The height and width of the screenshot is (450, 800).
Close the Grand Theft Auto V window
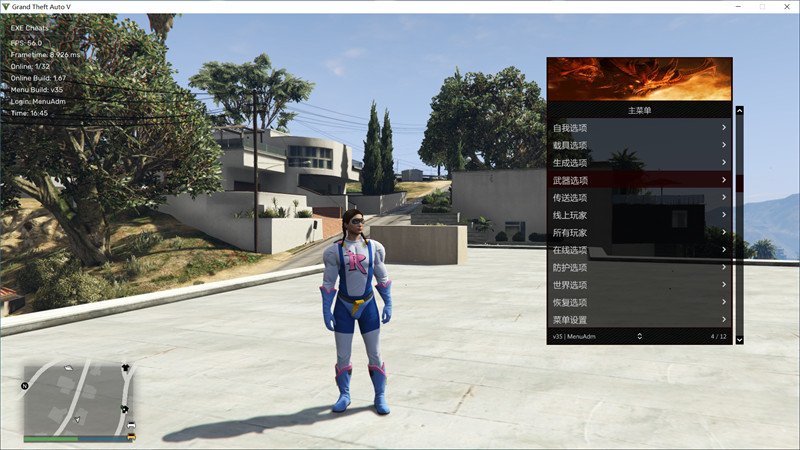[x=785, y=6]
